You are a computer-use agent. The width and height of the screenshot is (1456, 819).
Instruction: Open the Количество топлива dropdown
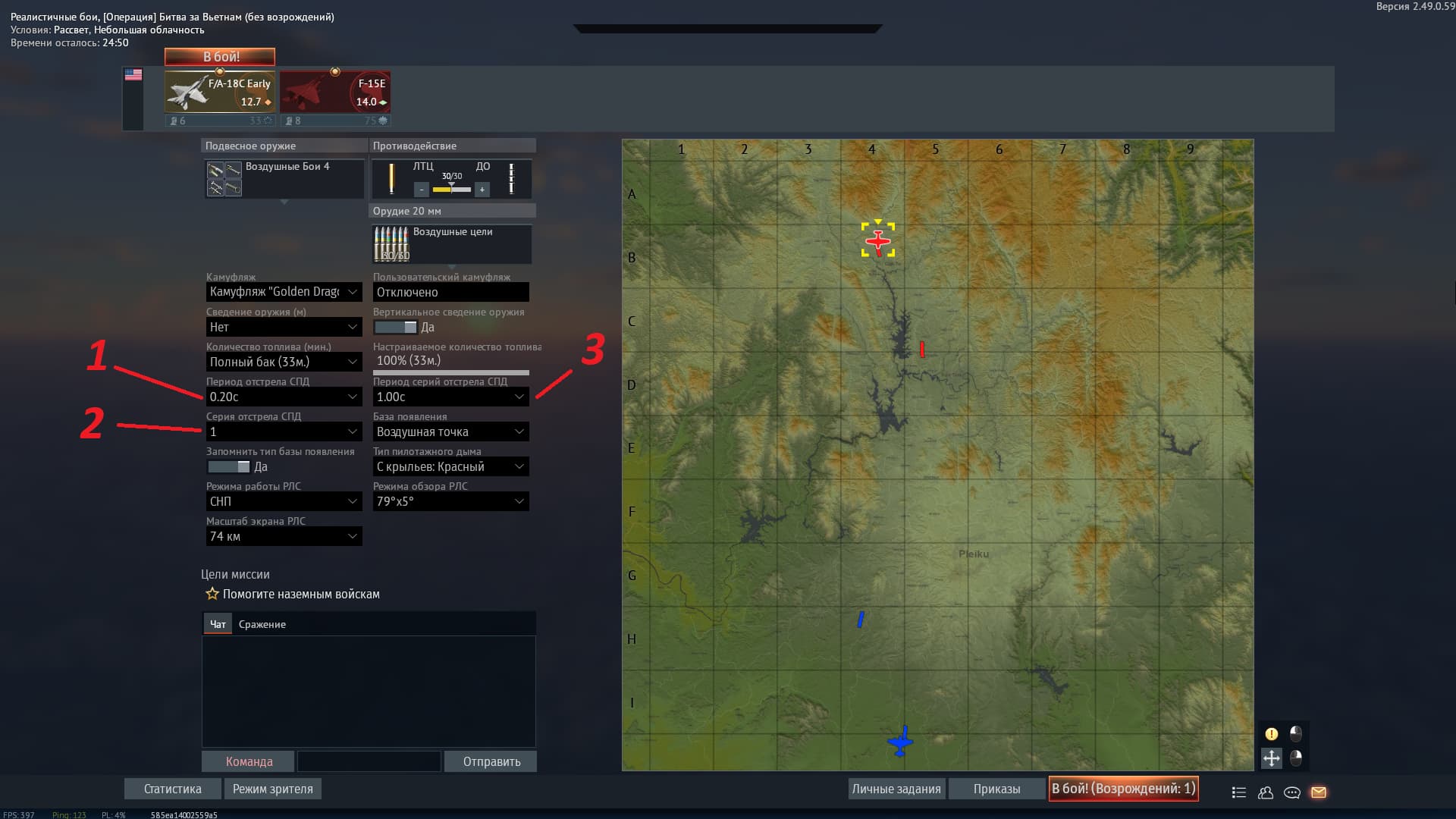click(284, 362)
